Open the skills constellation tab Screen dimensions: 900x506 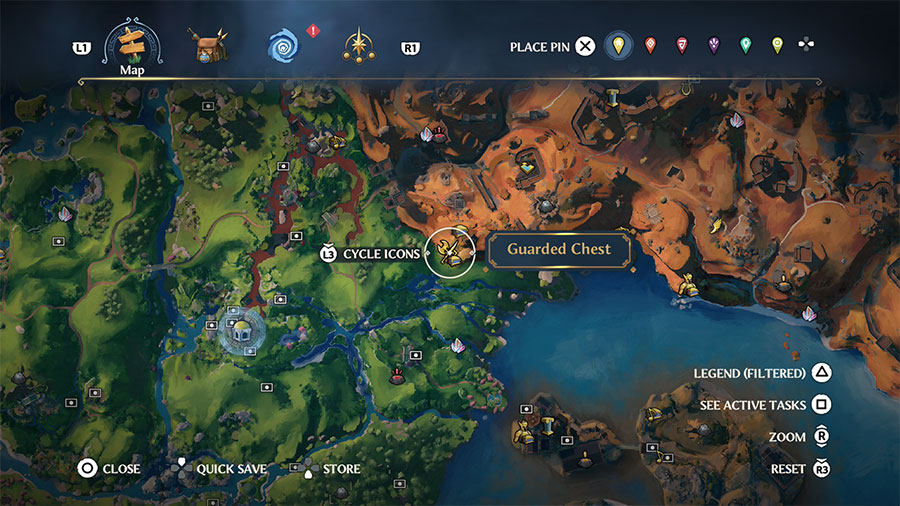click(x=357, y=46)
